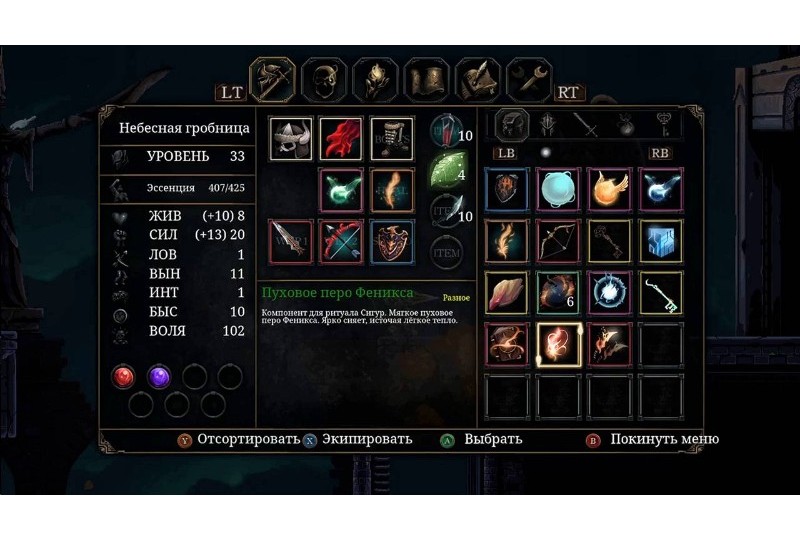This screenshot has height=540, width=800.
Task: Open the hand holding flame tab
Action: [376, 80]
